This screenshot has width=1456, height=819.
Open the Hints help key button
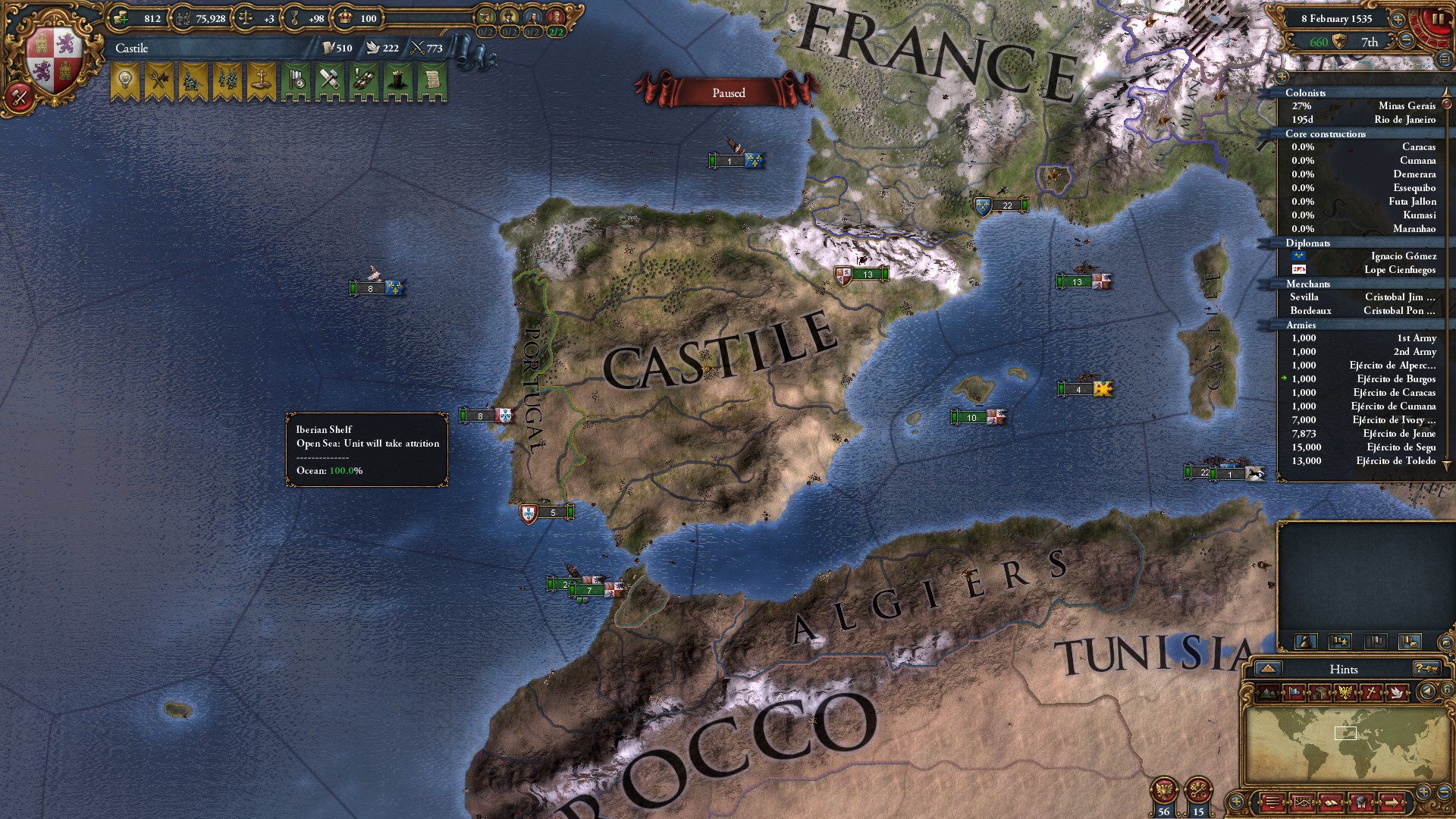(x=1426, y=669)
